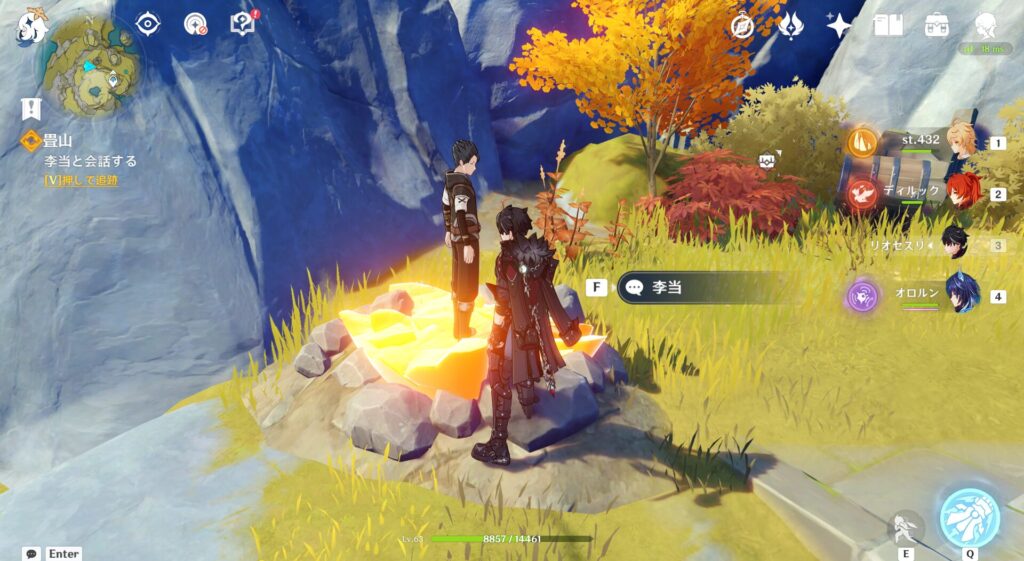Screen dimensions: 1024x561
Task: Open the winged battle pass icon
Action: [x=791, y=25]
